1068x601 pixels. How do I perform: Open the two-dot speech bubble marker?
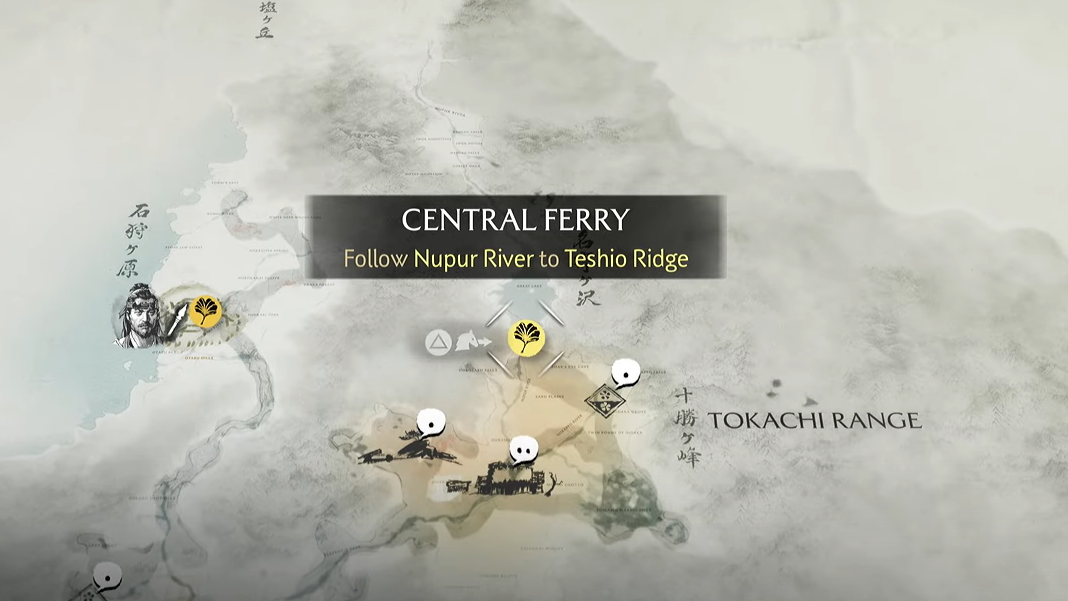point(524,451)
